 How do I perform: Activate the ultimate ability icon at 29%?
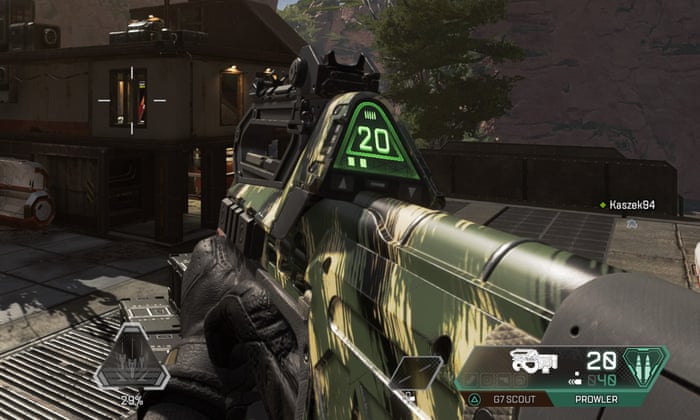pyautogui.click(x=132, y=359)
